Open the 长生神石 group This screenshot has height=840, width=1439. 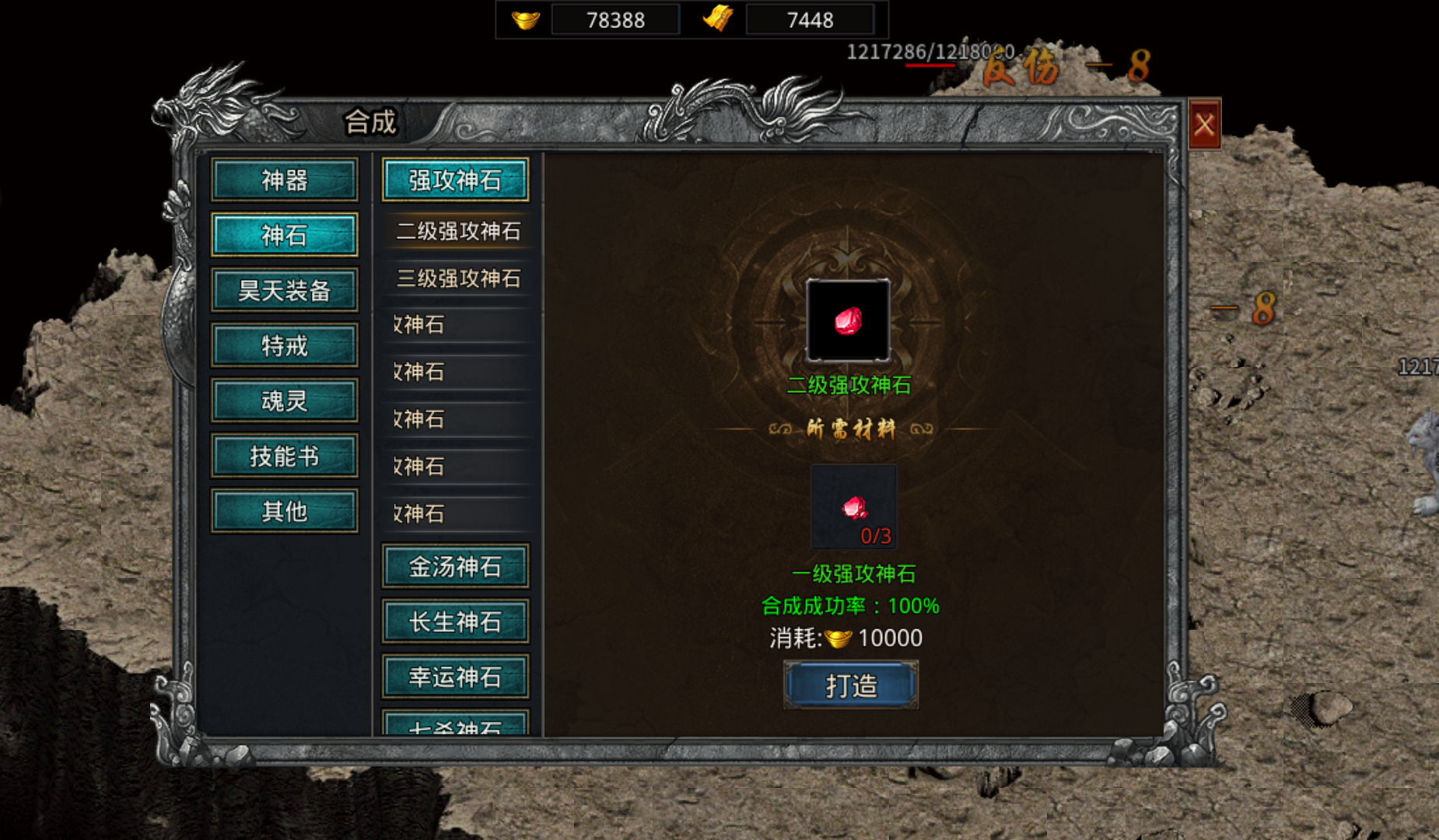454,621
